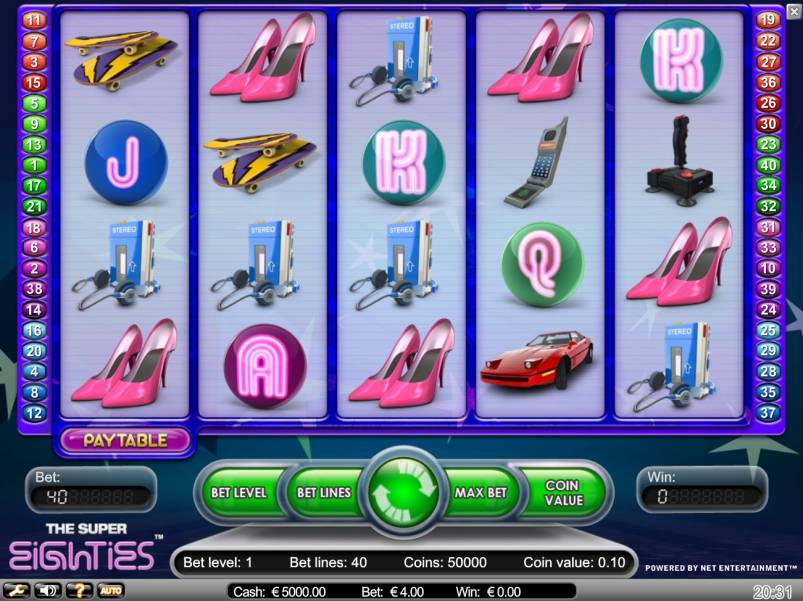Open game settings via the wrench icon
Viewport: 803px width, 601px height.
pyautogui.click(x=16, y=590)
